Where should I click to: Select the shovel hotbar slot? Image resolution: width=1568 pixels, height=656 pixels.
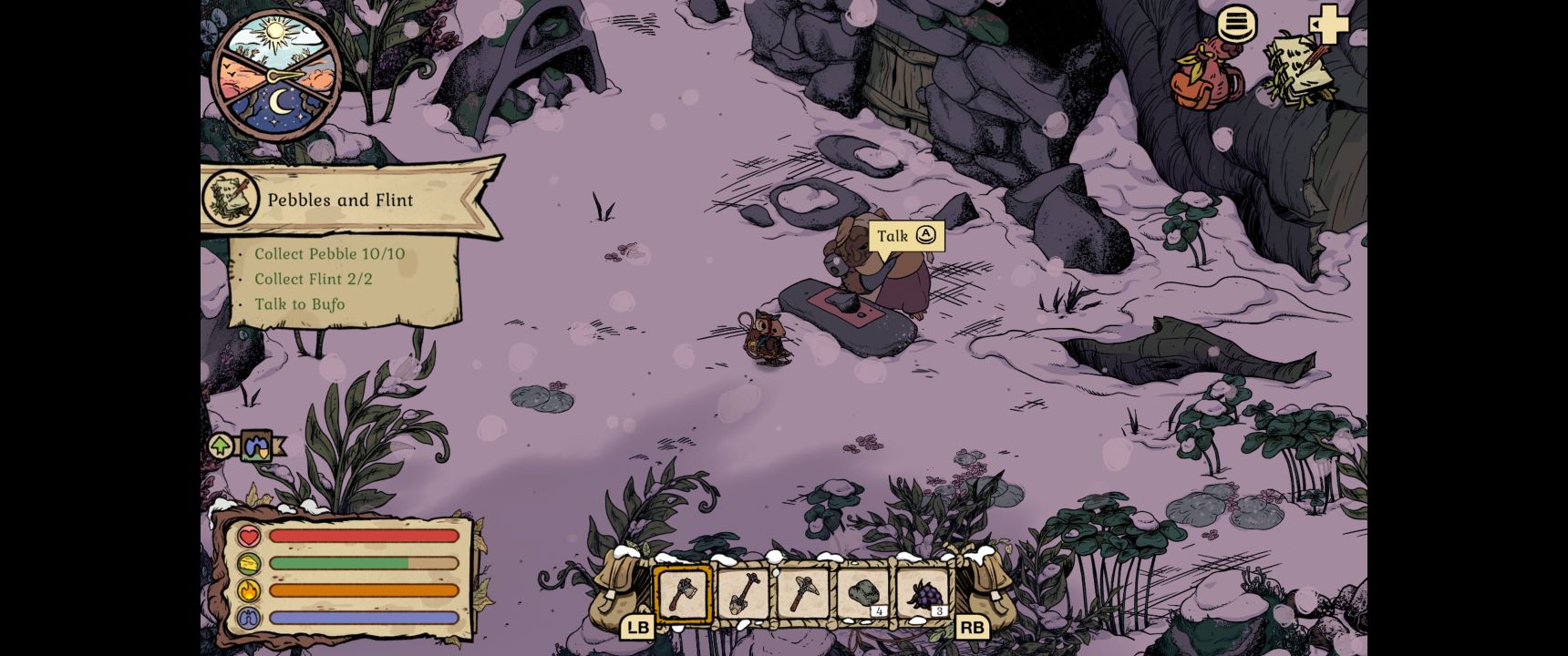tap(743, 594)
